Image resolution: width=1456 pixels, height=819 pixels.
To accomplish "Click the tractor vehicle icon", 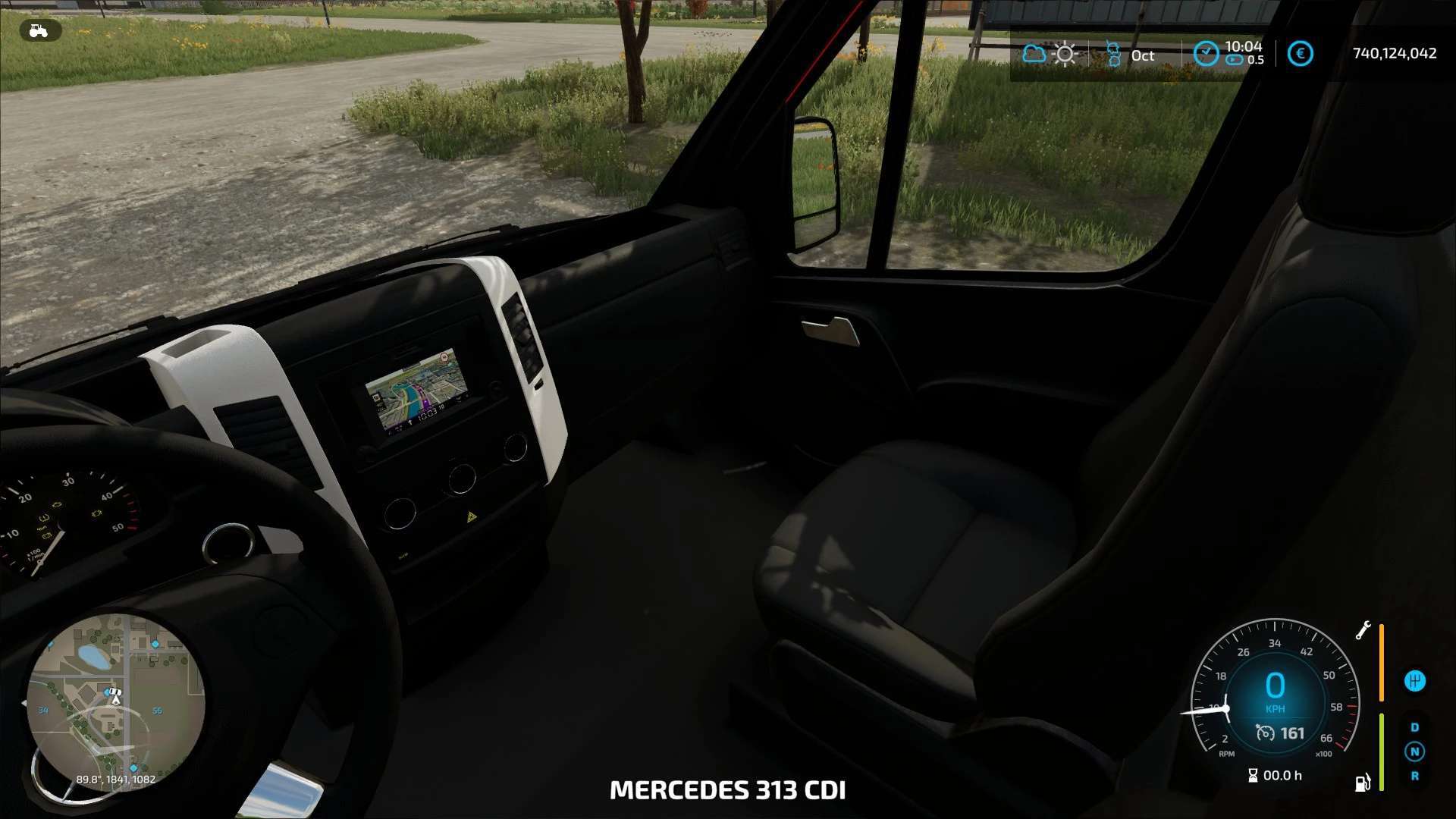I will (x=39, y=30).
